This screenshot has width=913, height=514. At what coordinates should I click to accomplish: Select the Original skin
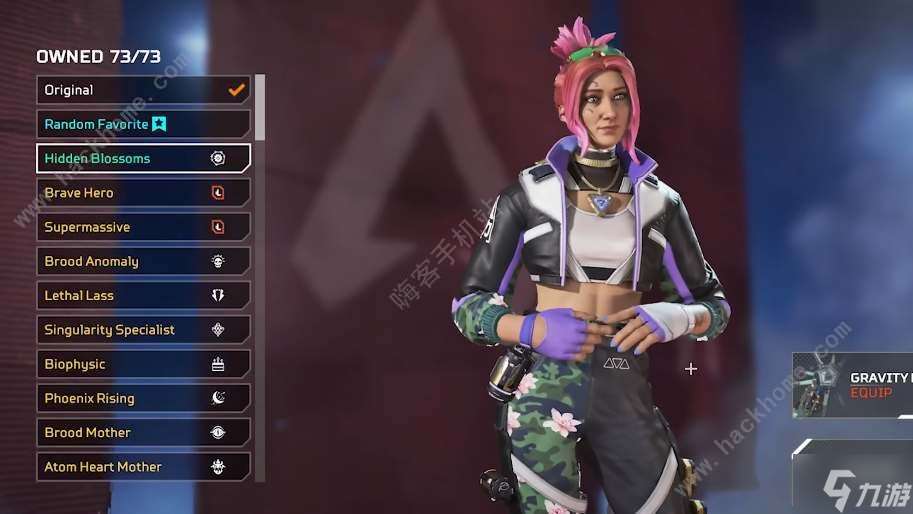[143, 90]
